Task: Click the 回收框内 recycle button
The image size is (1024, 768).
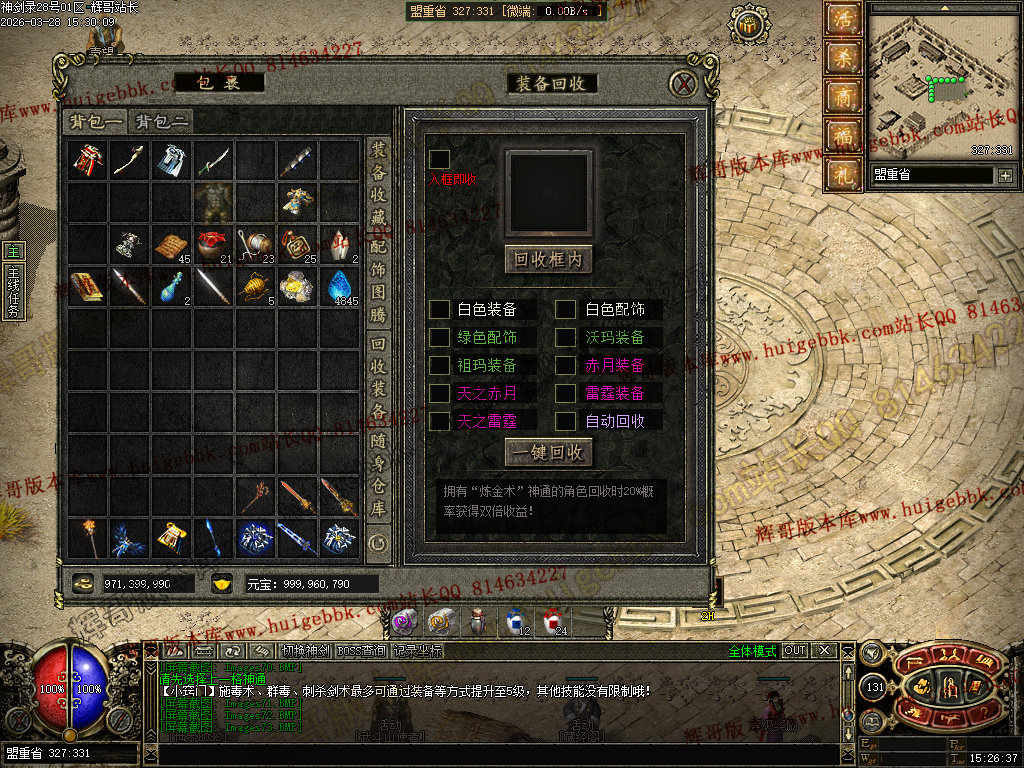Action: pos(548,260)
